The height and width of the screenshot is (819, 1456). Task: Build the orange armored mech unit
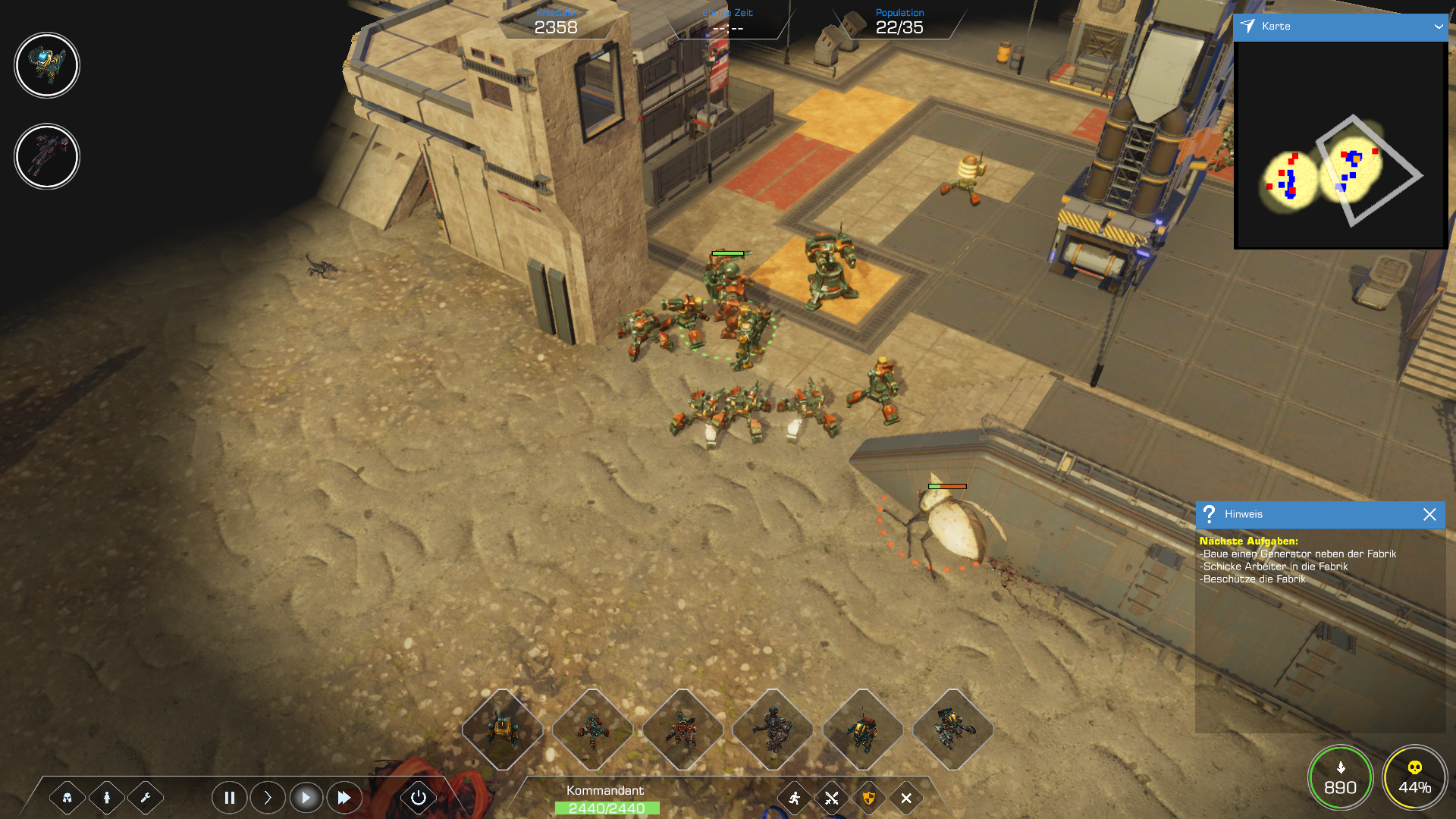682,730
